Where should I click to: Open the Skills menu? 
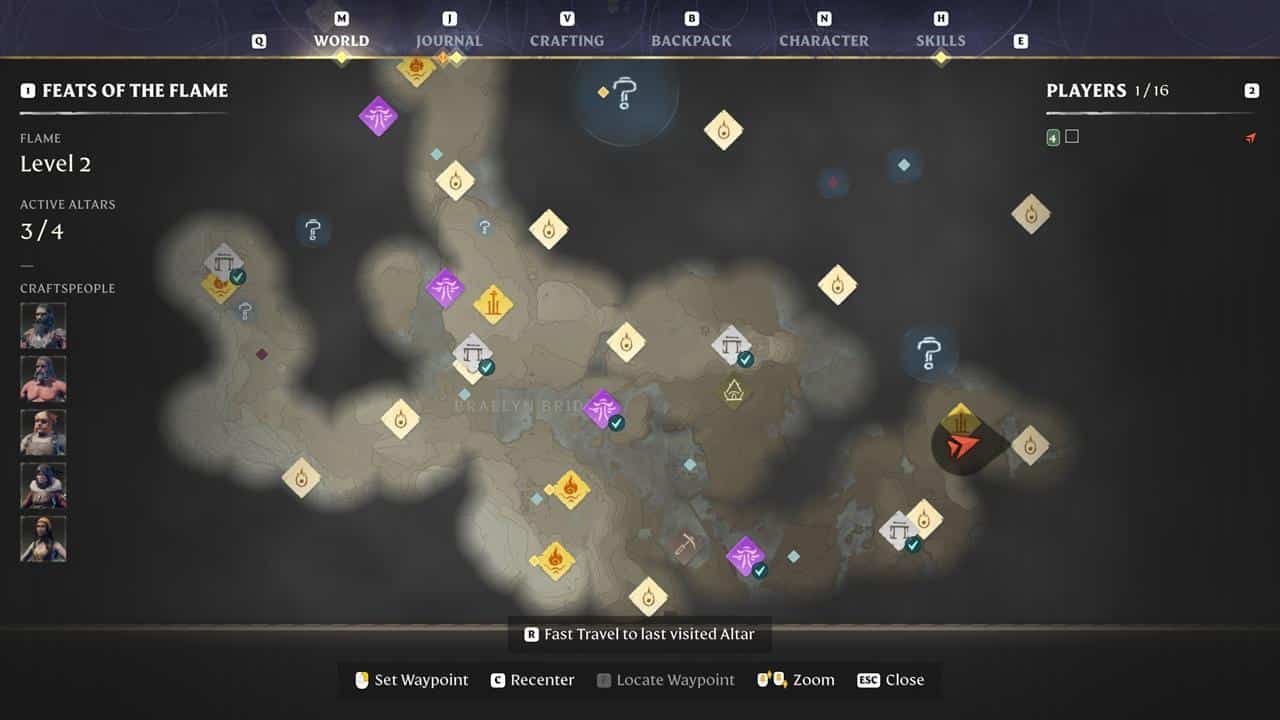pos(938,40)
